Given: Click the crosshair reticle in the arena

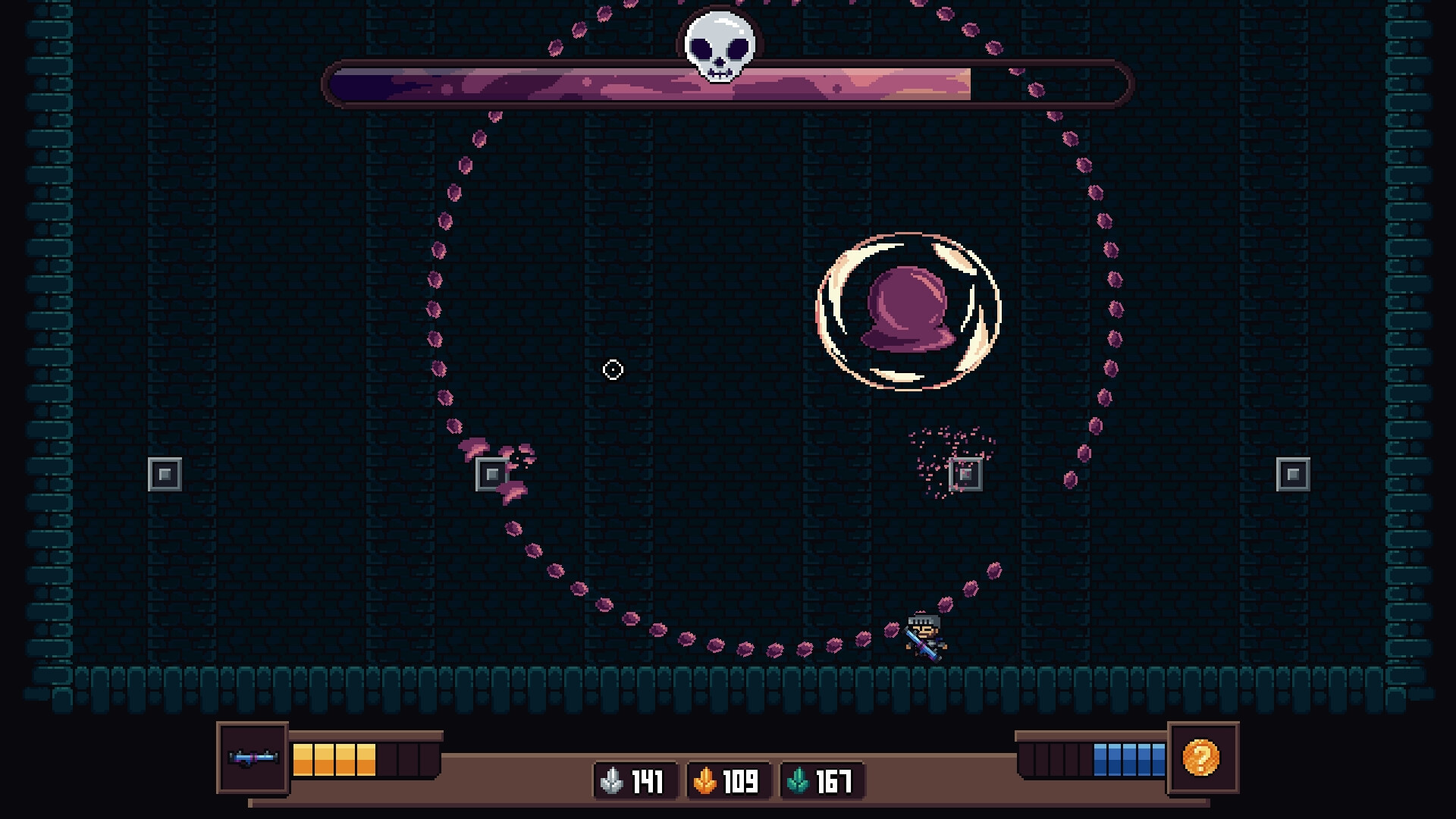Looking at the screenshot, I should [611, 369].
